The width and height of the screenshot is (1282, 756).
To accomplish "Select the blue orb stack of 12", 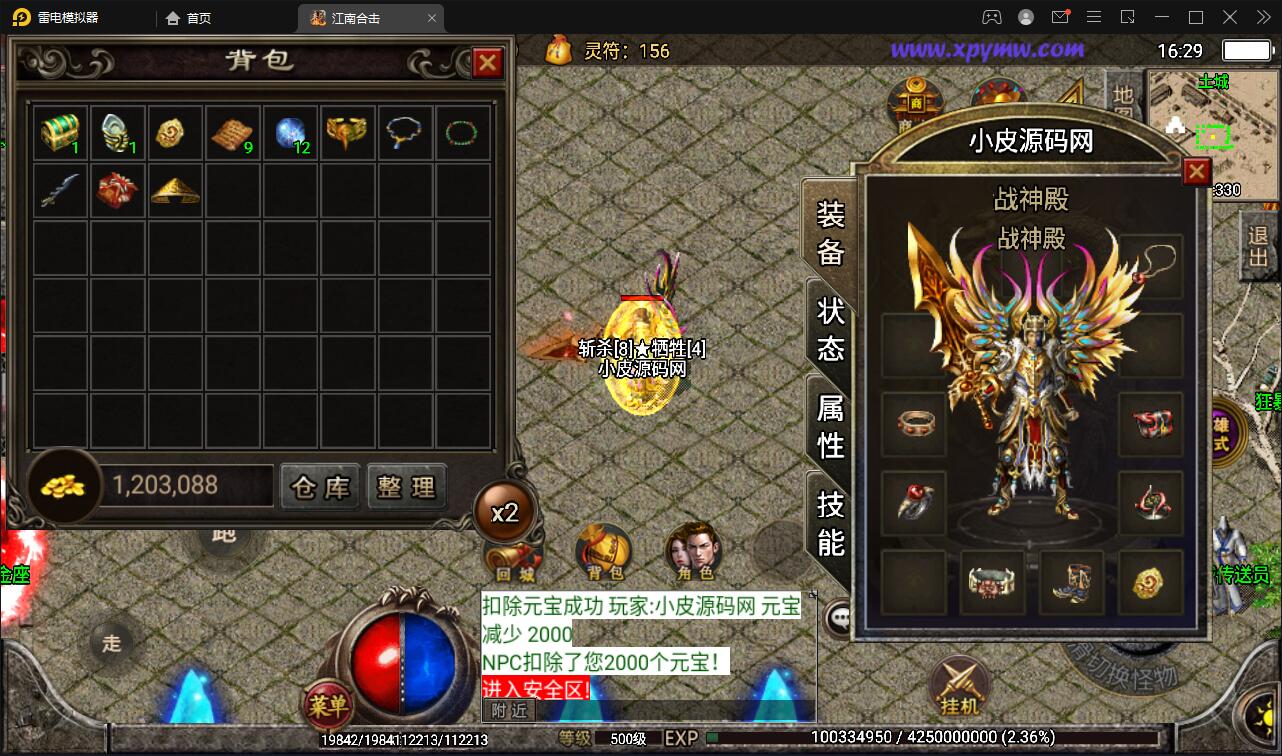I will (290, 132).
